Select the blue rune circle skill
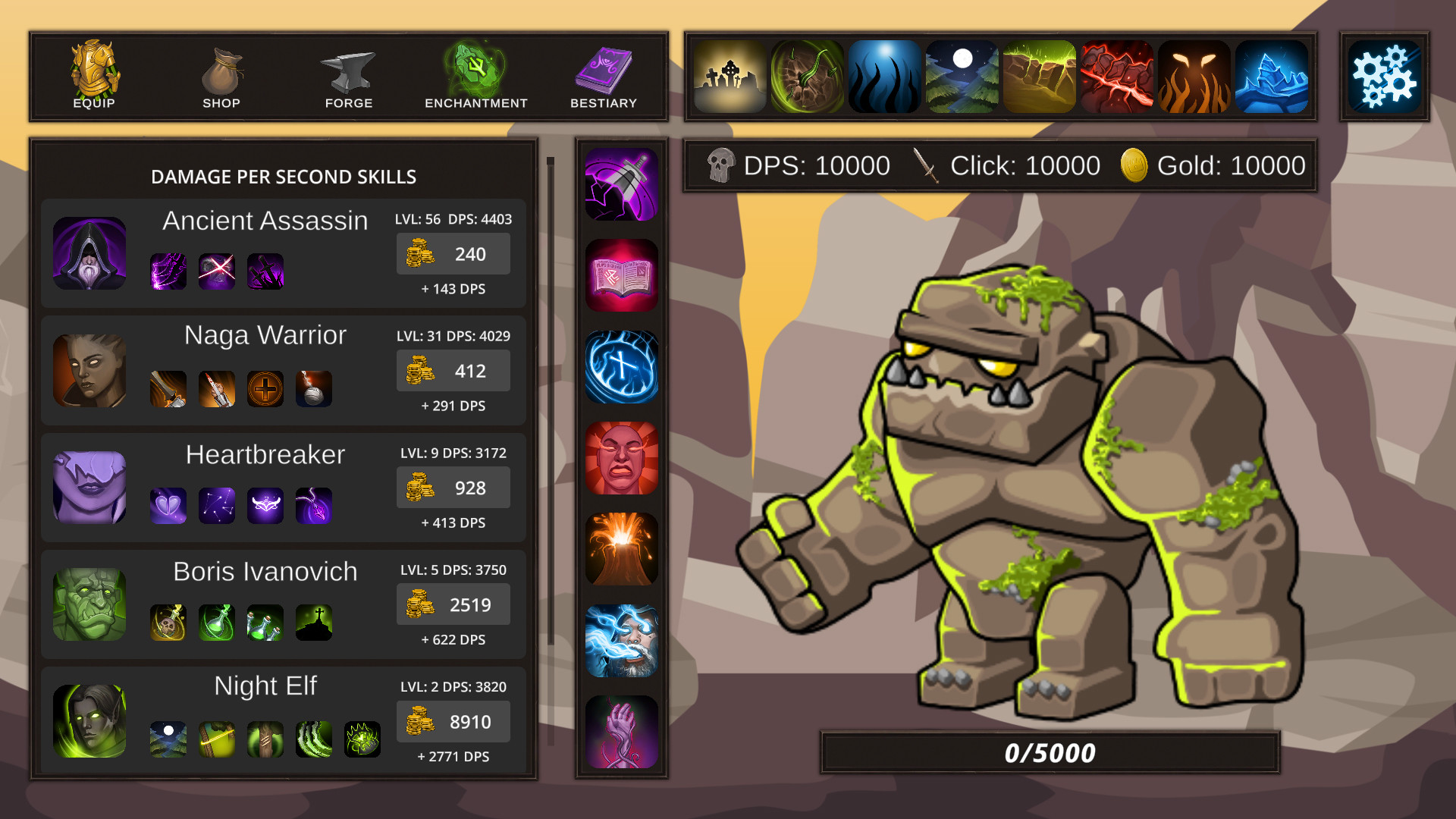Viewport: 1456px width, 819px height. point(621,367)
